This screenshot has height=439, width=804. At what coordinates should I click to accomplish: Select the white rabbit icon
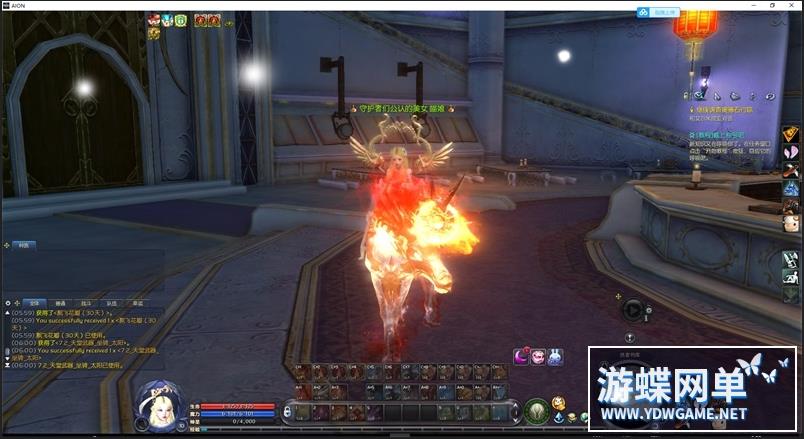(555, 355)
